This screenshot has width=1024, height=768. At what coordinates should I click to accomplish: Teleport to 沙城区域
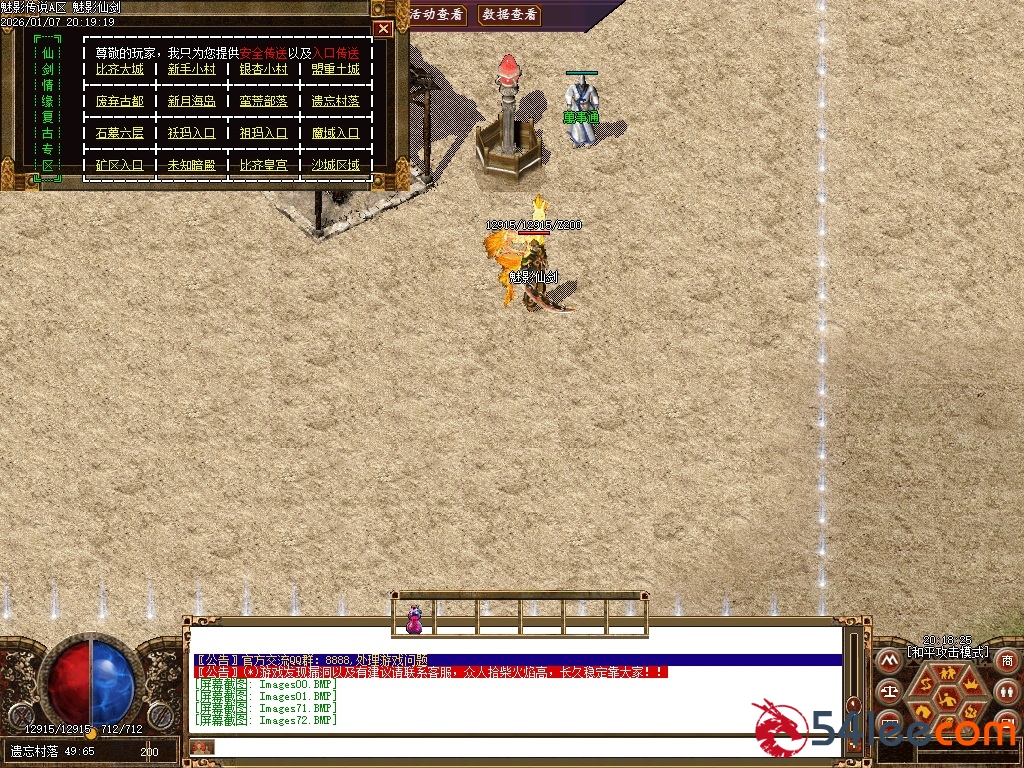(335, 165)
